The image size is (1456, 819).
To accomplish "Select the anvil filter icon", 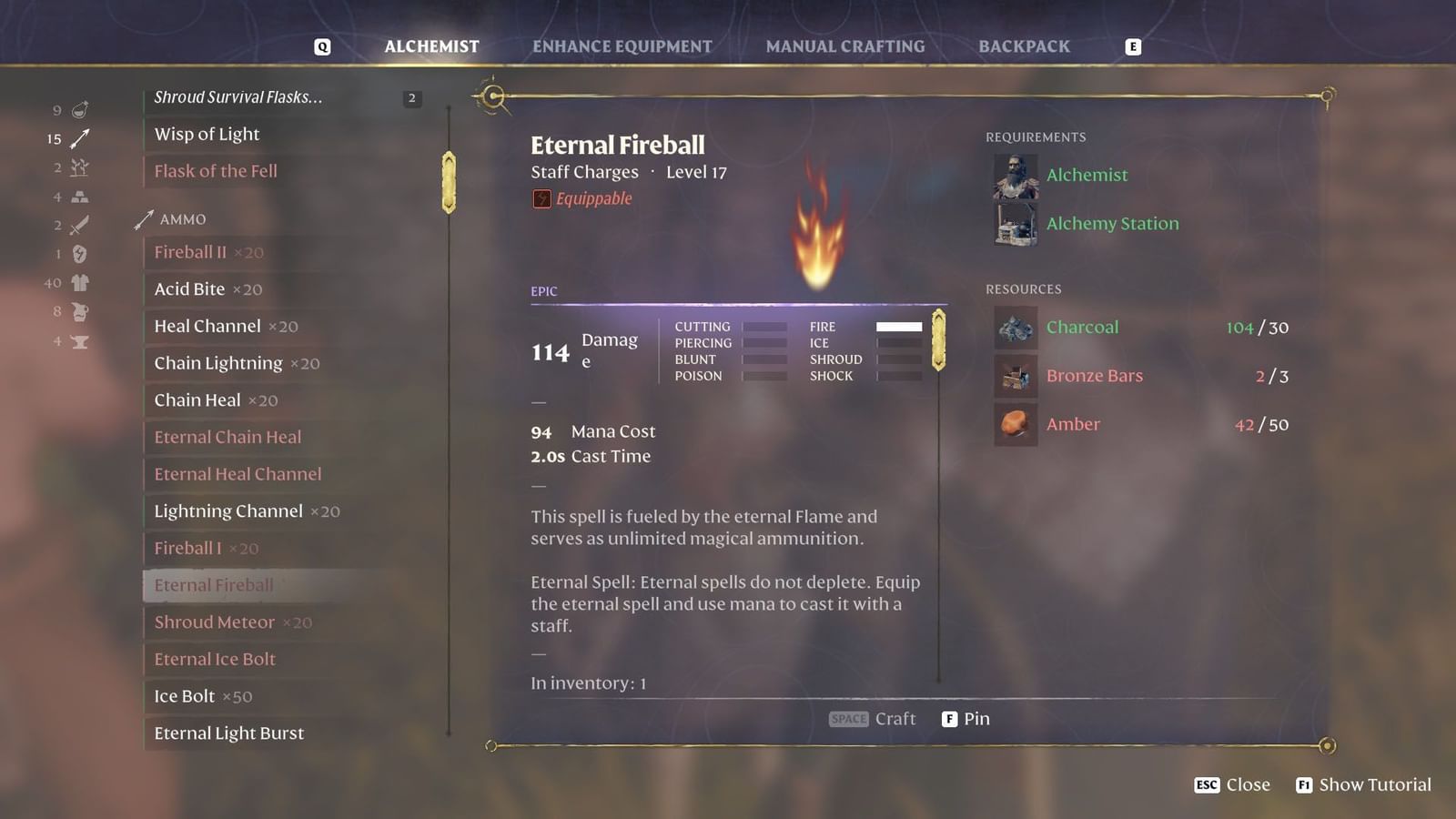I will 80,342.
